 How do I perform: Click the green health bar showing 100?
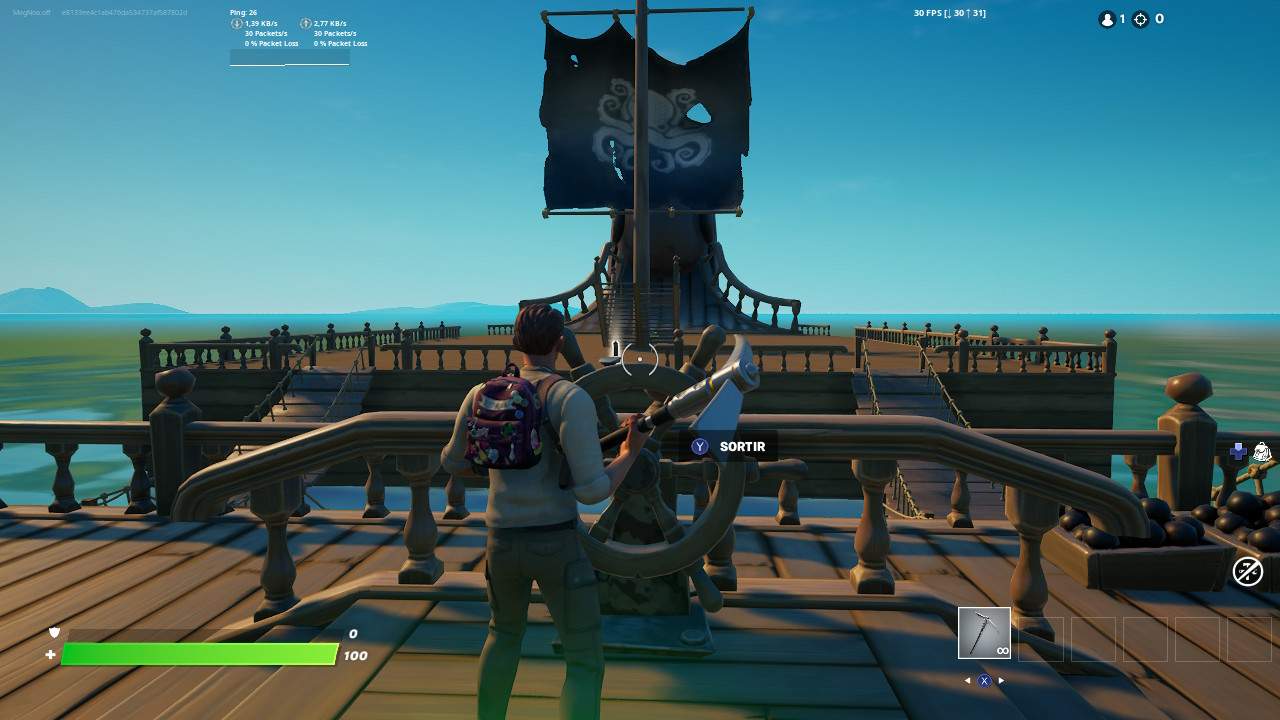point(200,656)
